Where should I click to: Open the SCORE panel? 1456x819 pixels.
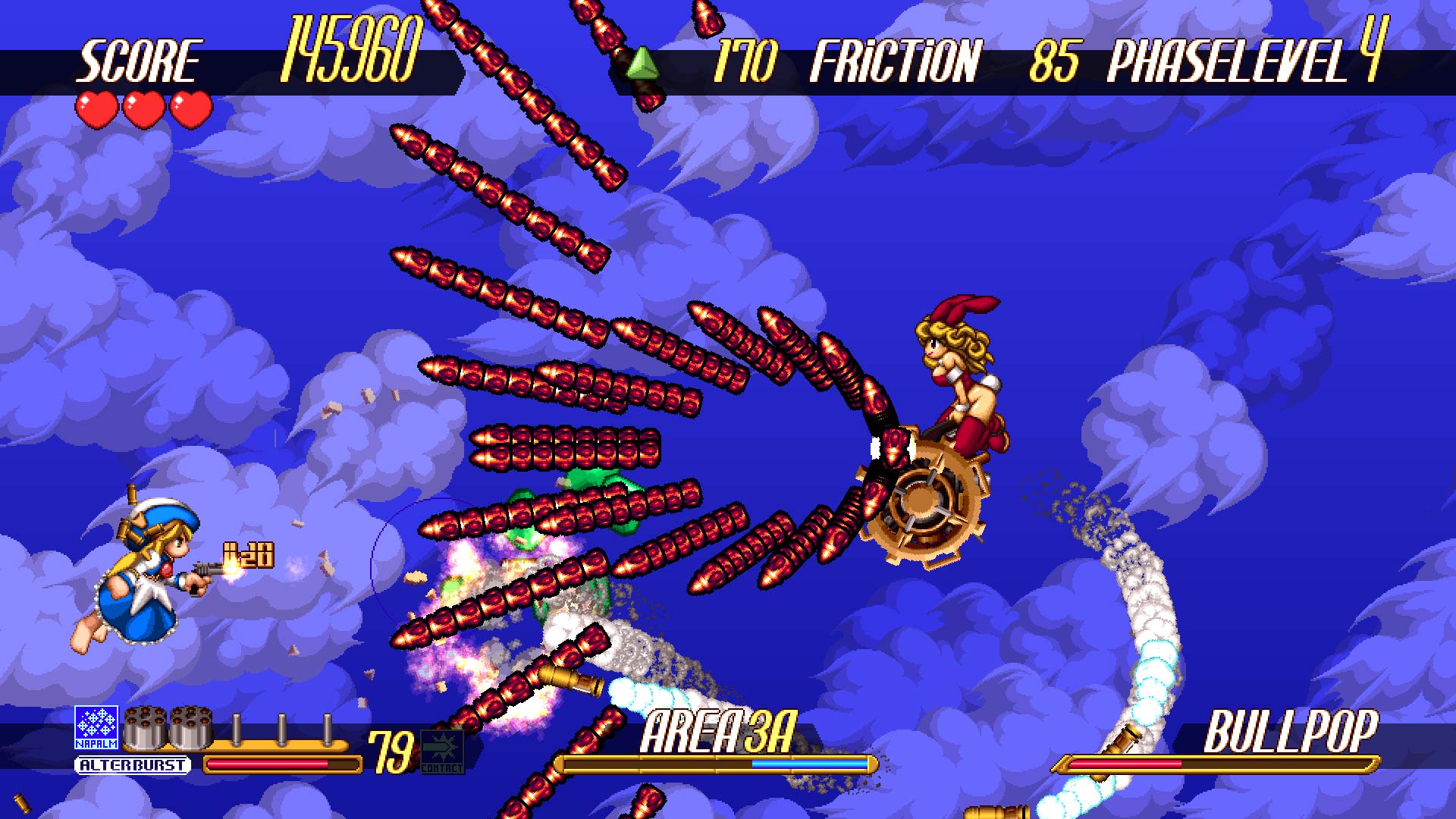(140, 61)
